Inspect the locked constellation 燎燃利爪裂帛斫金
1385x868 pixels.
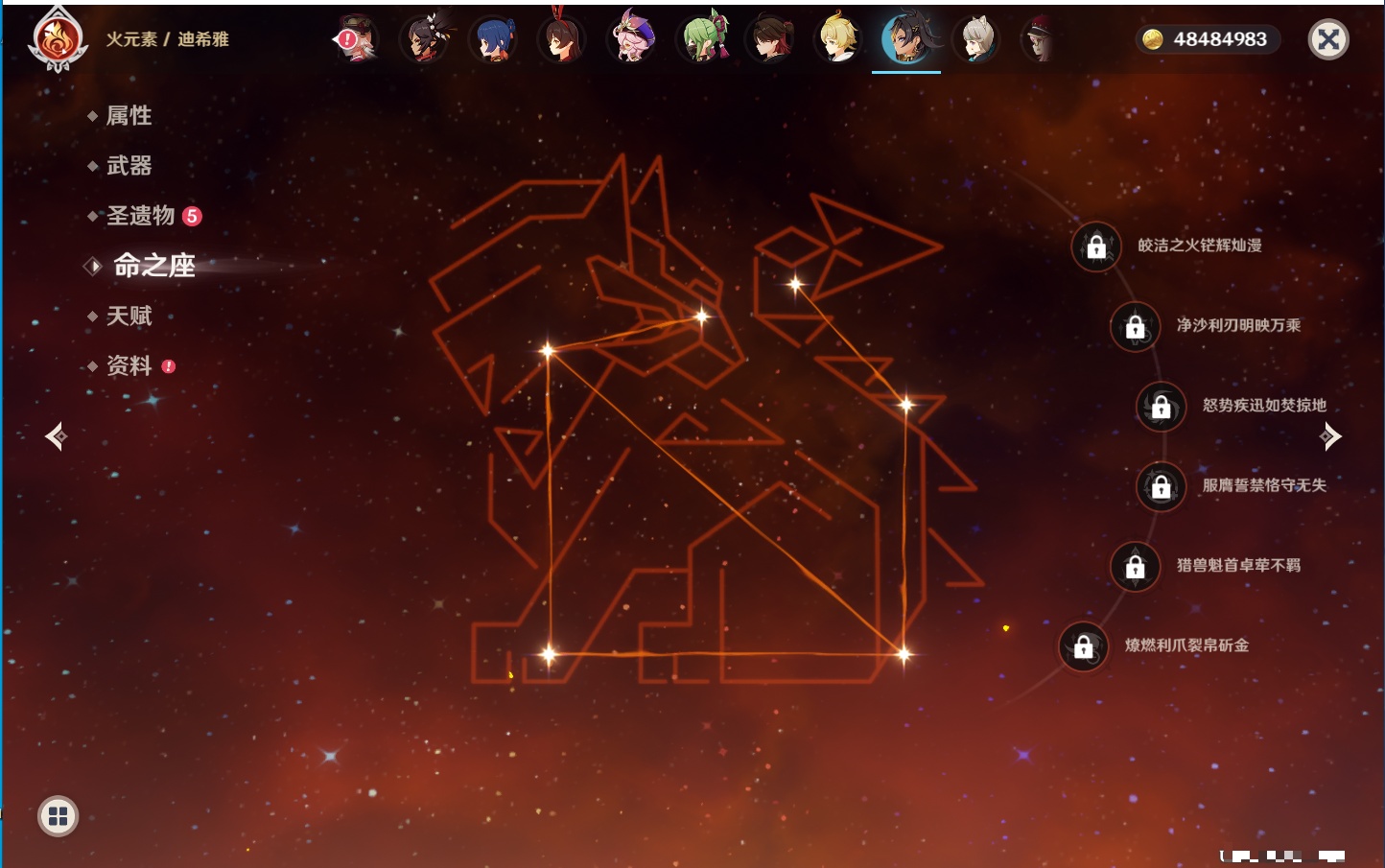click(x=1084, y=646)
